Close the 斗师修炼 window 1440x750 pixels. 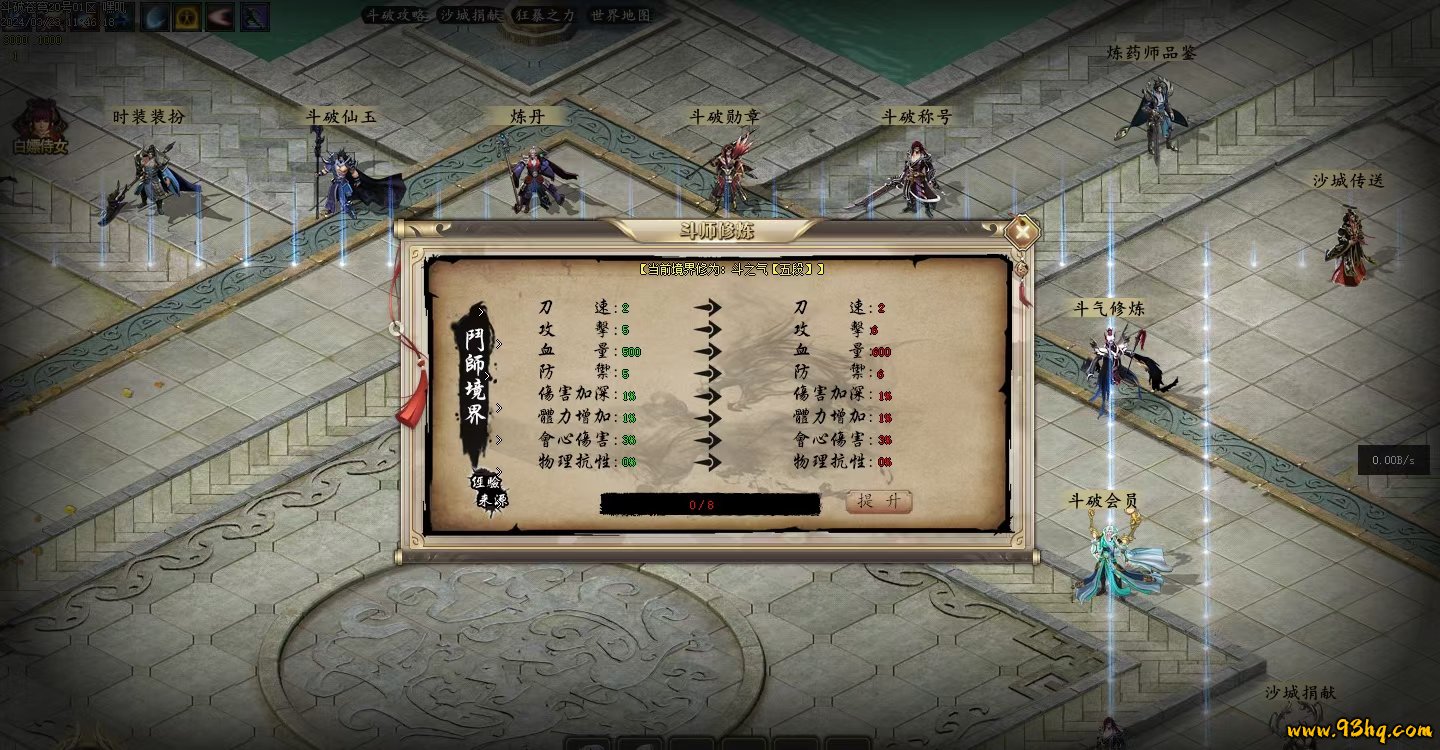(1022, 232)
